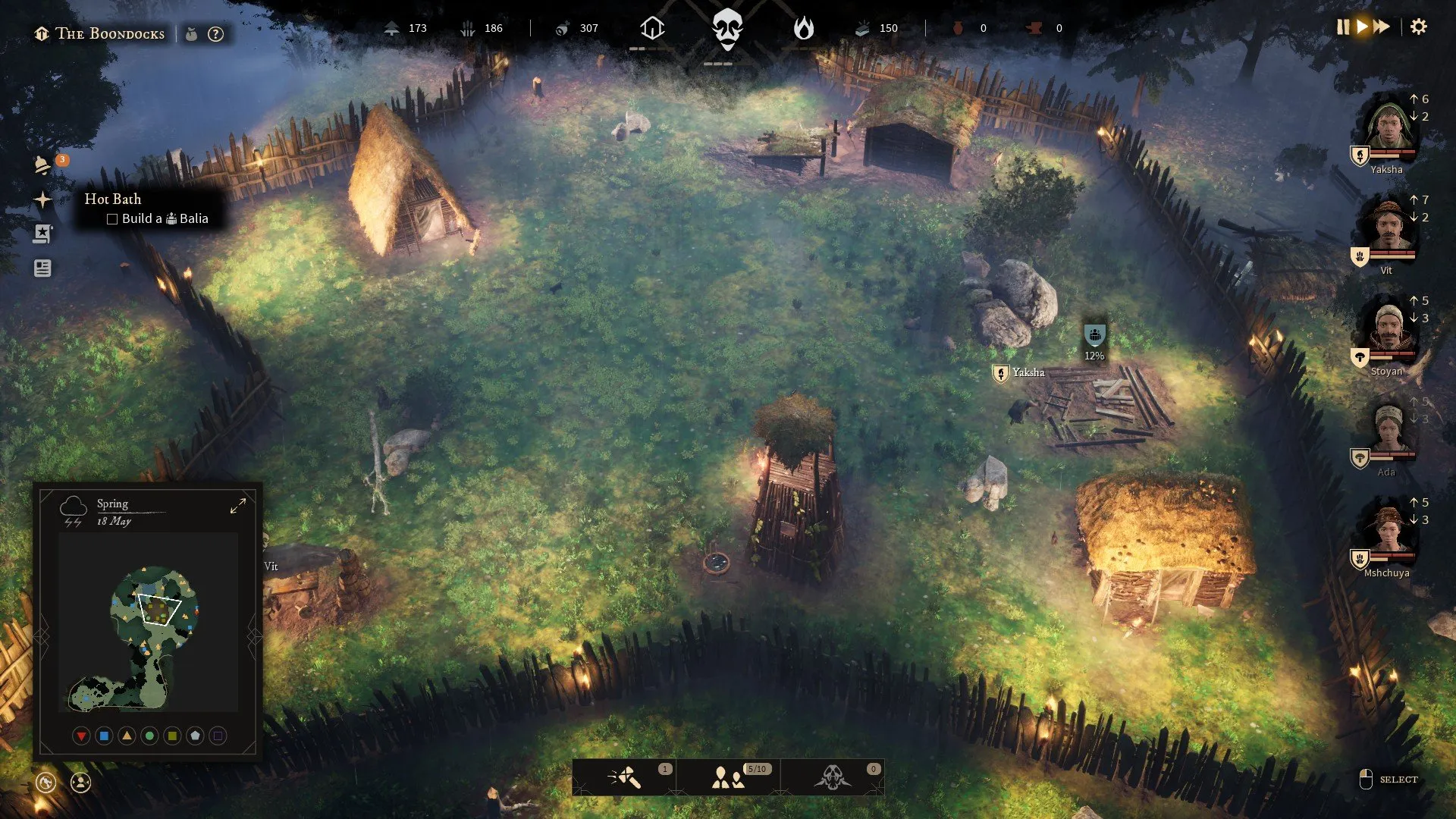
Task: Choose Stoyan from the villager list
Action: (1388, 328)
